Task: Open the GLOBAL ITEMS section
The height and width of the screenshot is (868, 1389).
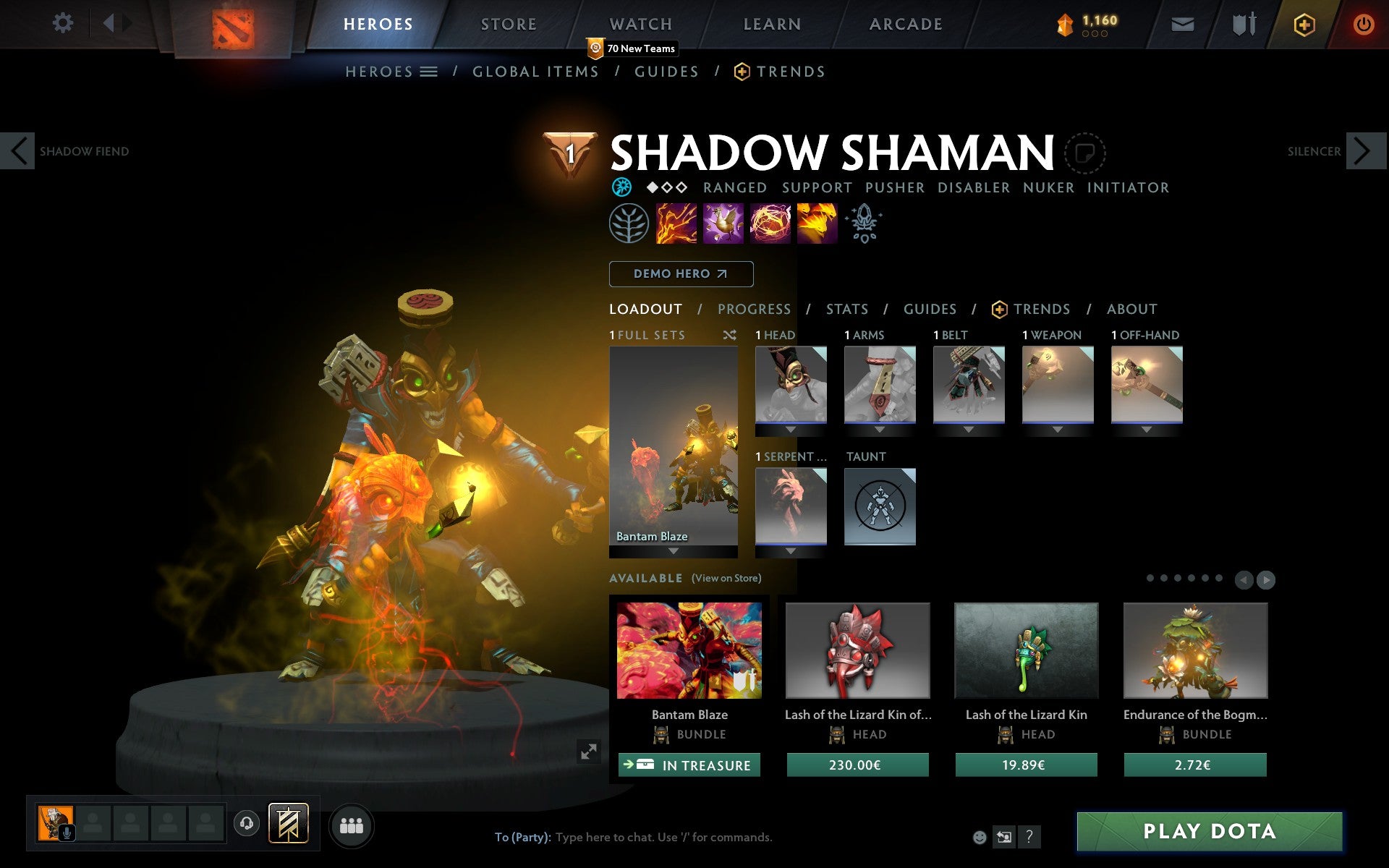Action: [x=535, y=72]
